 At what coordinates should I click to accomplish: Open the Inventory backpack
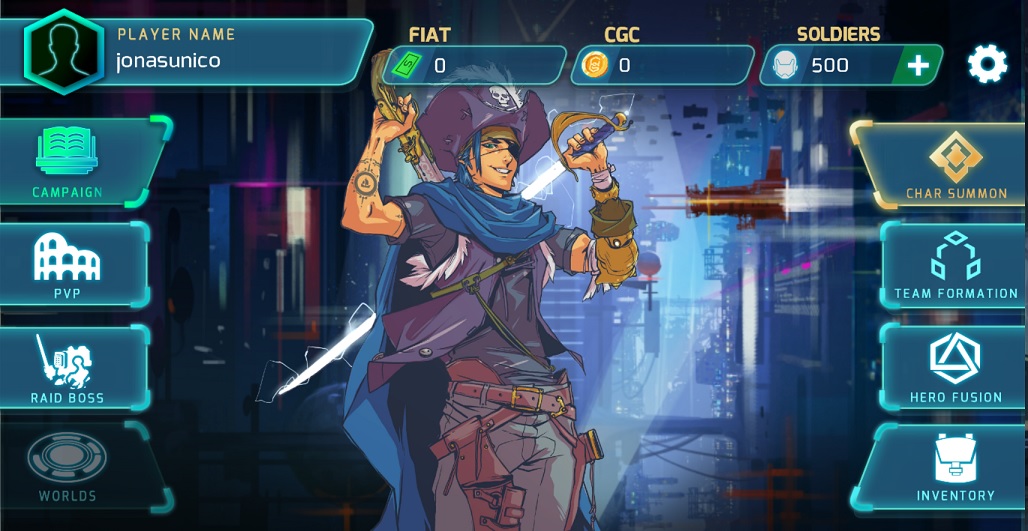tap(955, 466)
